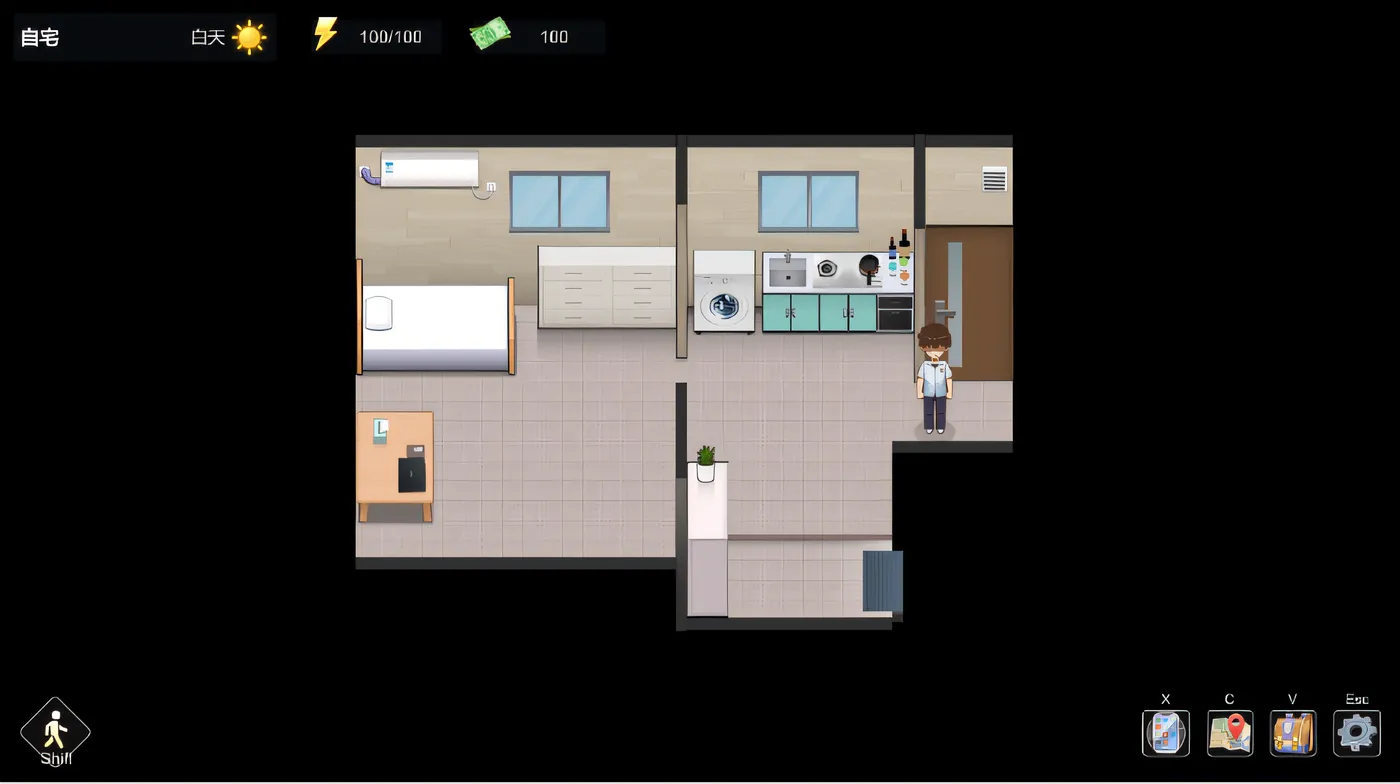Open the map with the C icon
The height and width of the screenshot is (784, 1400).
1229,732
